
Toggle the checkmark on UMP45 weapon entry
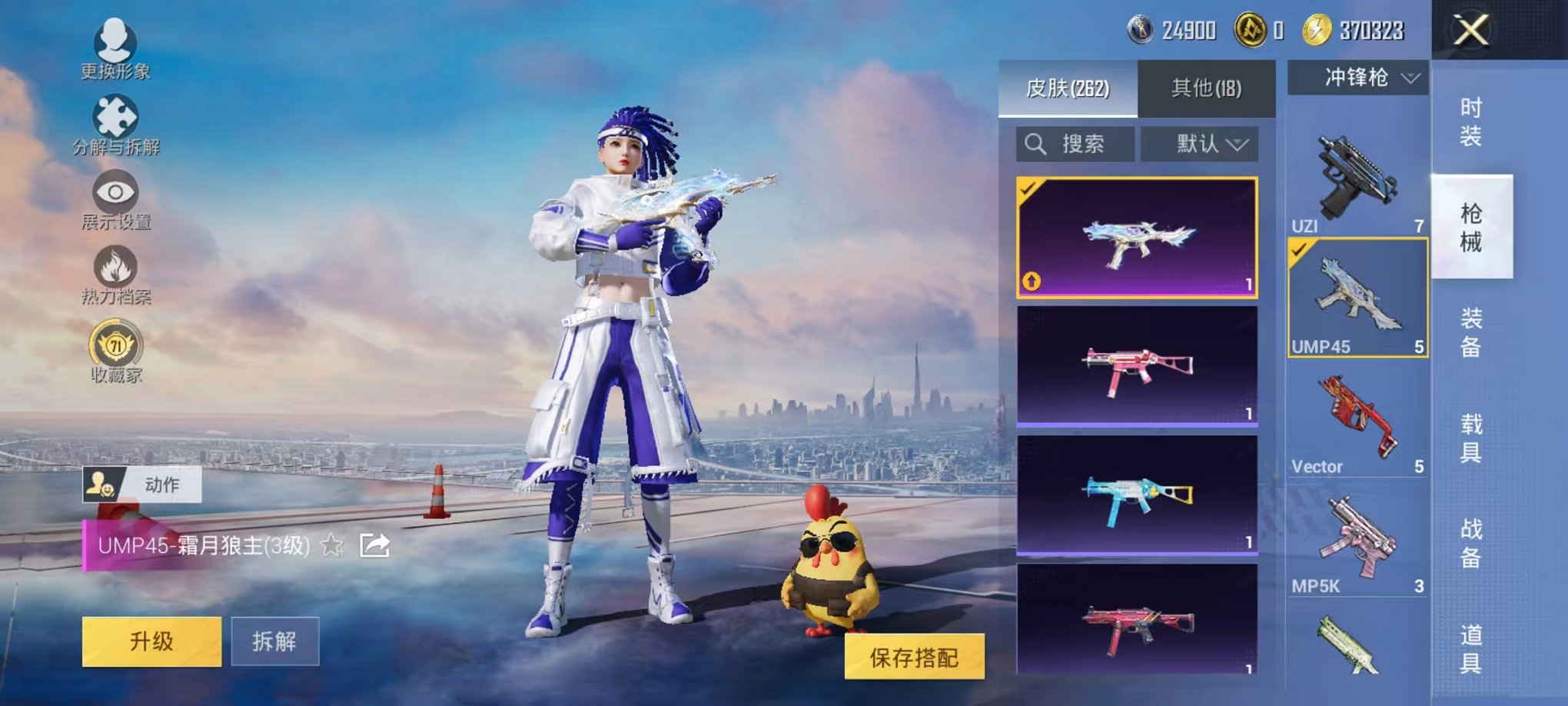click(1301, 251)
